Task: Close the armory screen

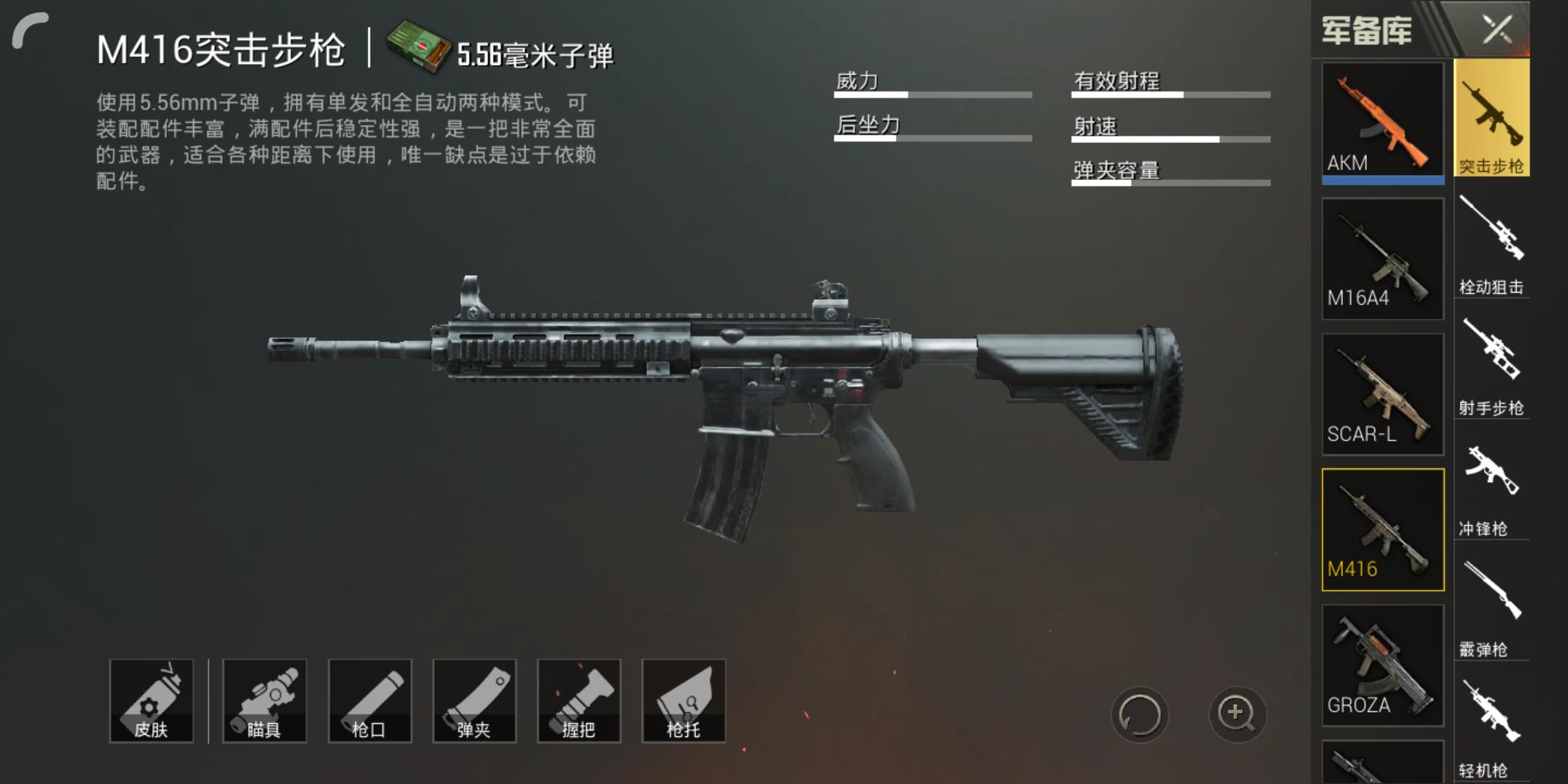Action: pos(1497,30)
